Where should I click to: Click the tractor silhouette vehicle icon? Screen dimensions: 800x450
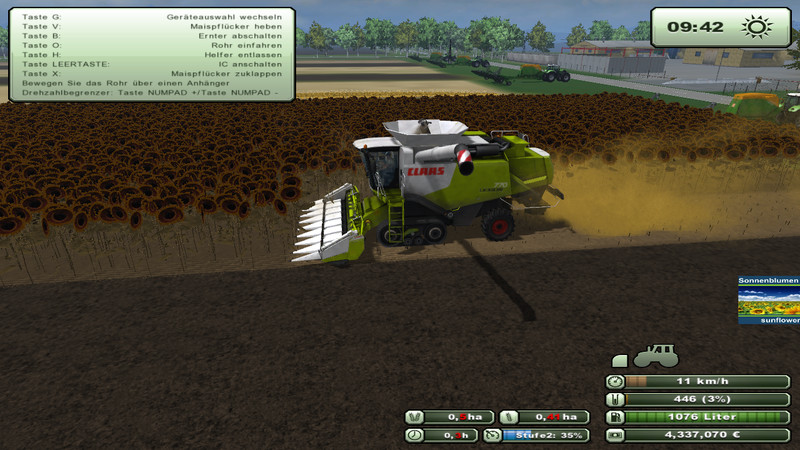(655, 356)
